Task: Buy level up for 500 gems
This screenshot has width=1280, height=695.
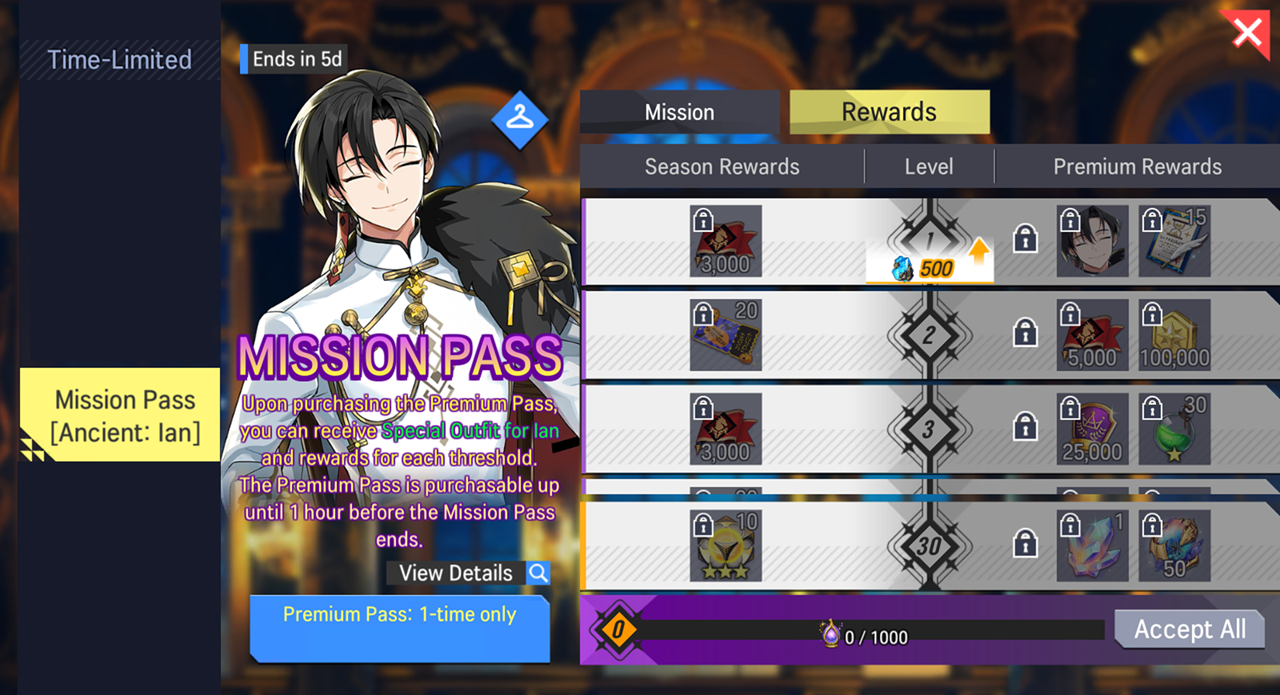Action: click(x=929, y=268)
